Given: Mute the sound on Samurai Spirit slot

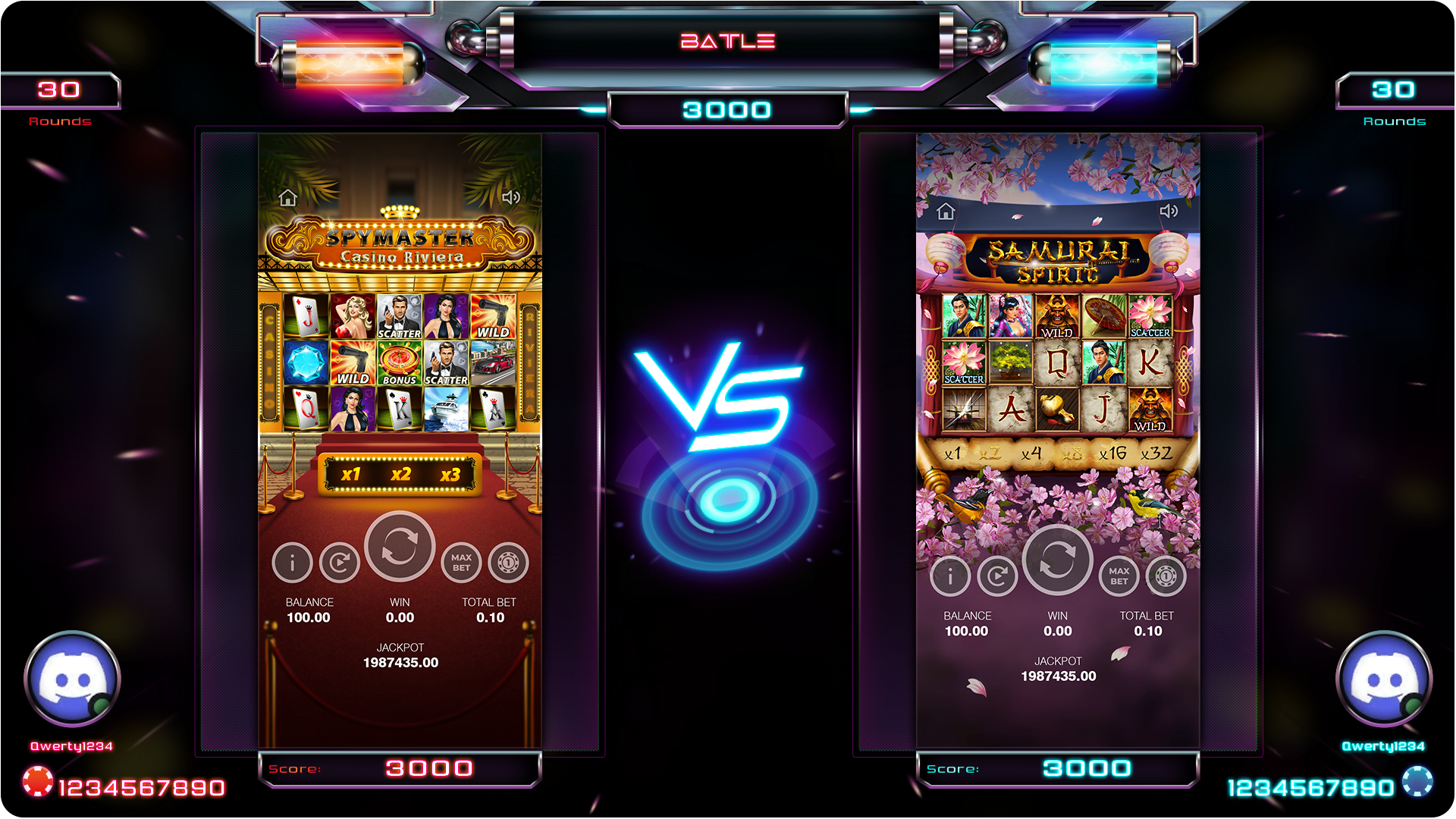Looking at the screenshot, I should [1170, 211].
